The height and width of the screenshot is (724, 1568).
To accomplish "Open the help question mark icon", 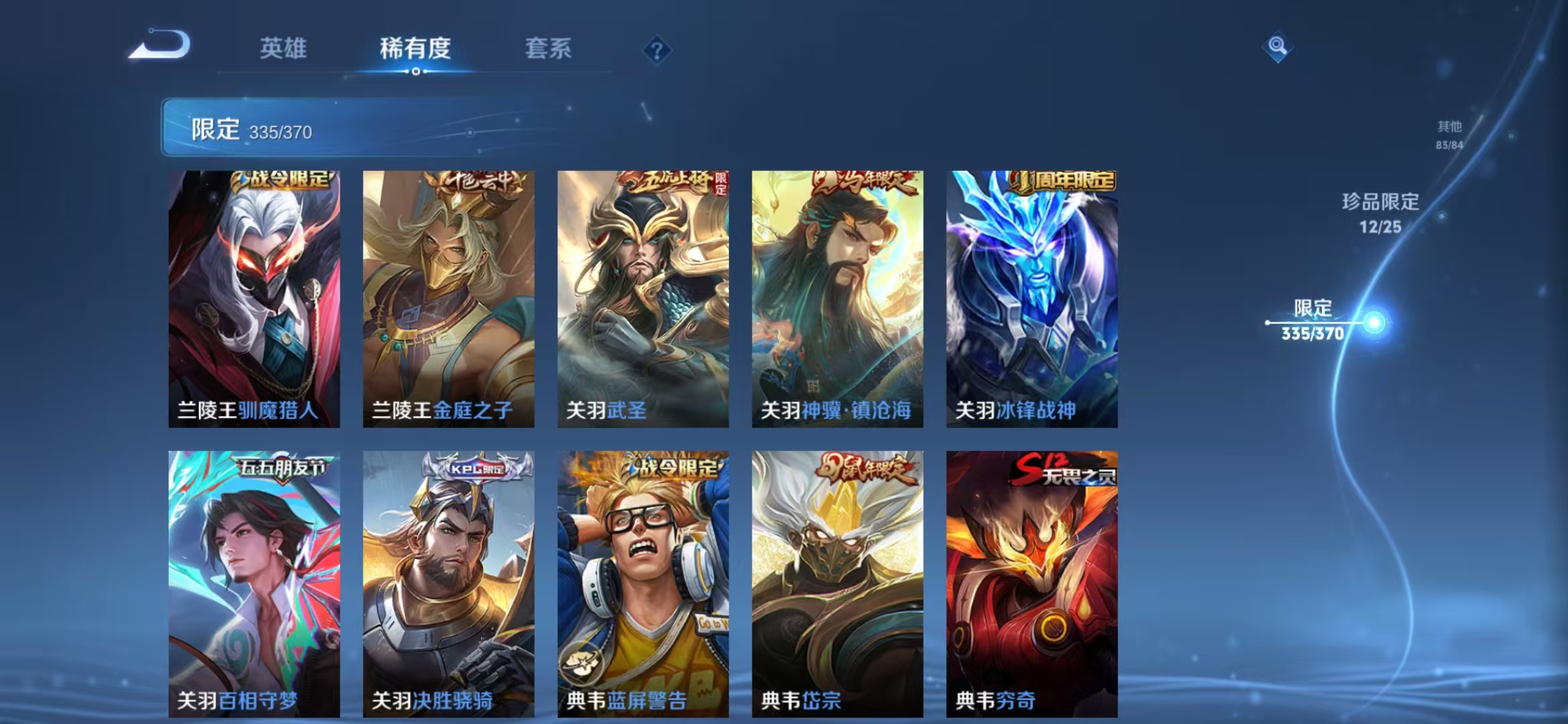I will 658,50.
